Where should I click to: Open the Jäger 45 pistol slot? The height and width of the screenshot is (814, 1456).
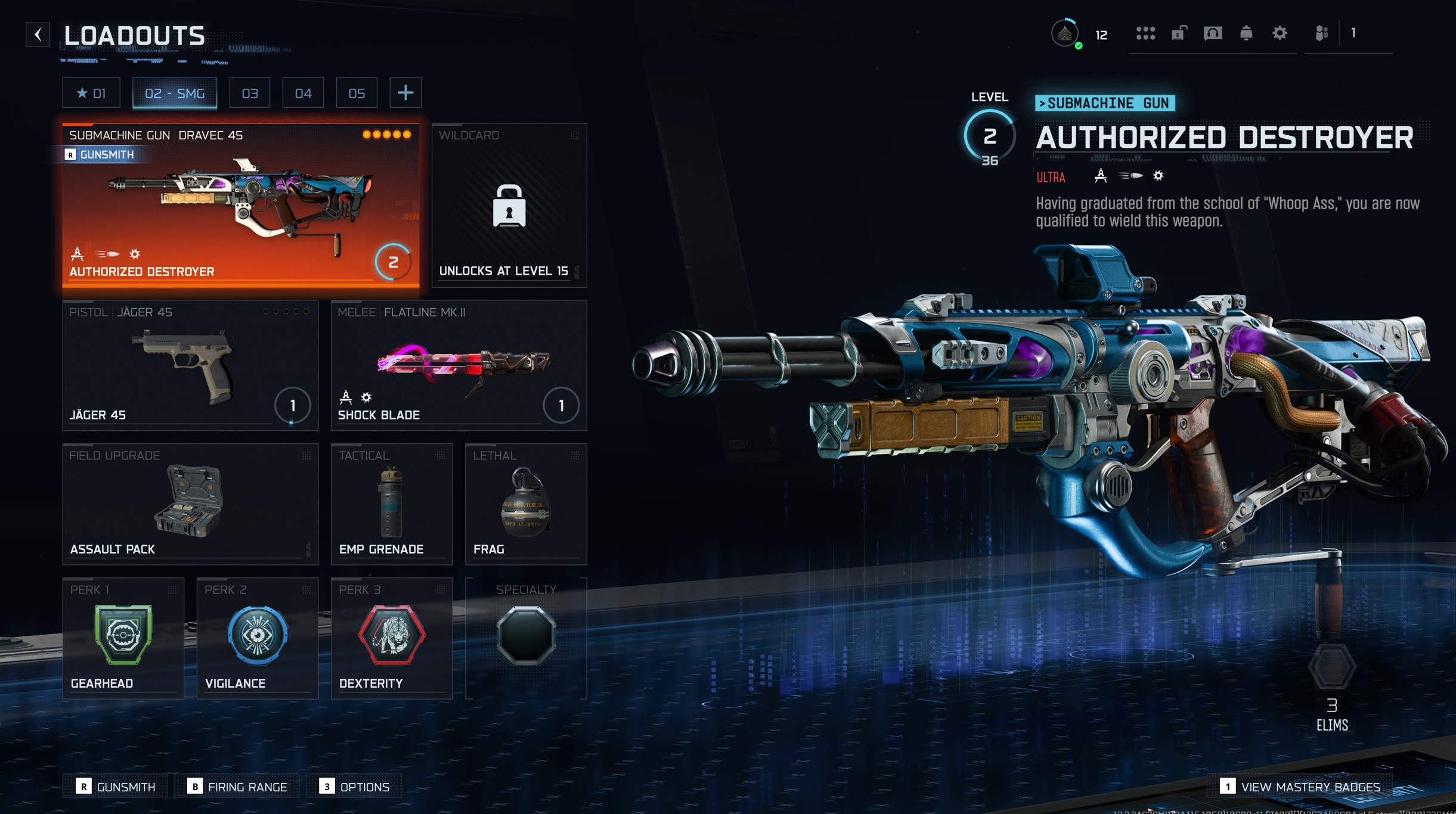tap(190, 365)
